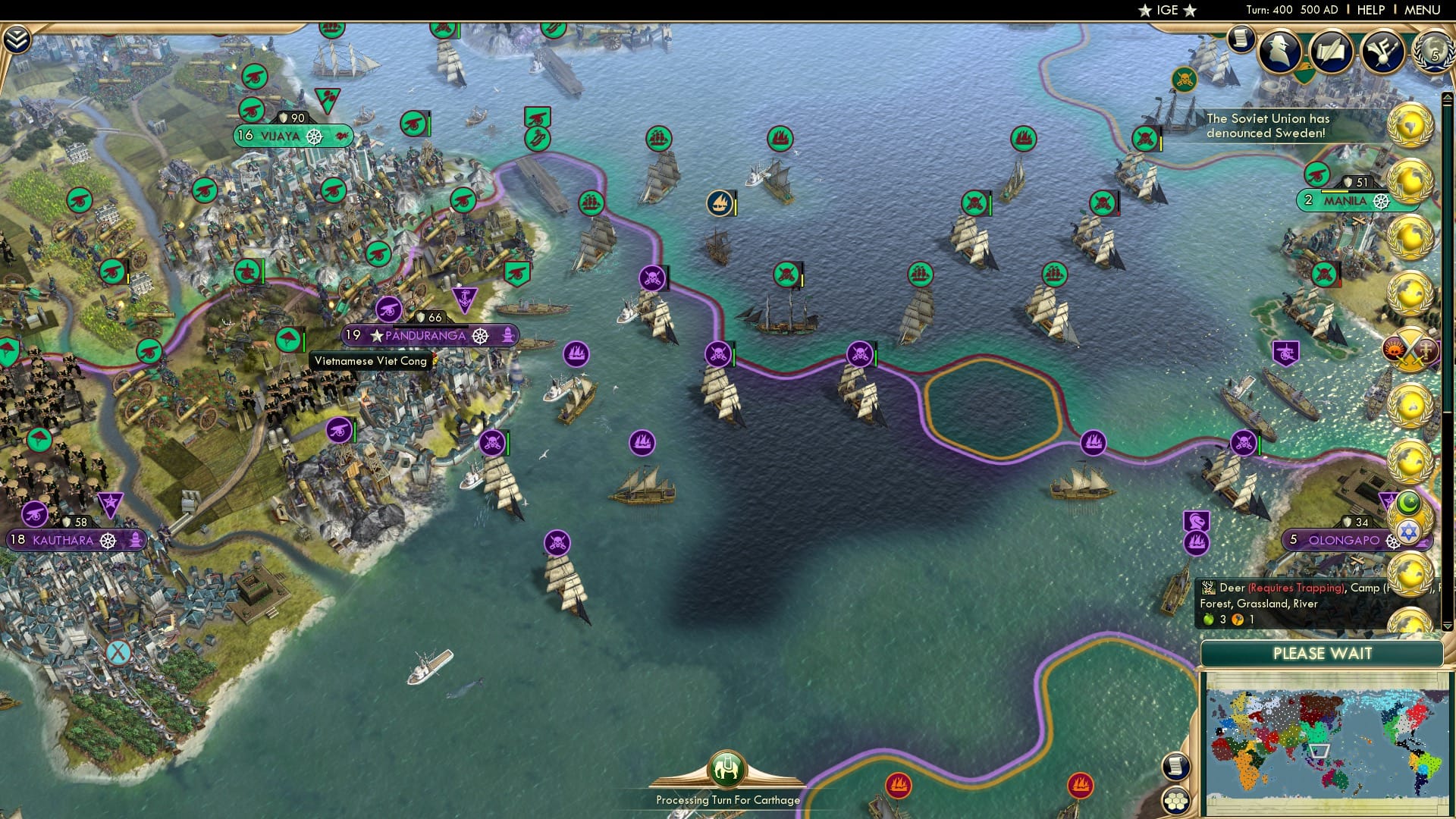Click the Processing Turn For Carthage progress bar
This screenshot has width=1456, height=819.
coord(726,799)
